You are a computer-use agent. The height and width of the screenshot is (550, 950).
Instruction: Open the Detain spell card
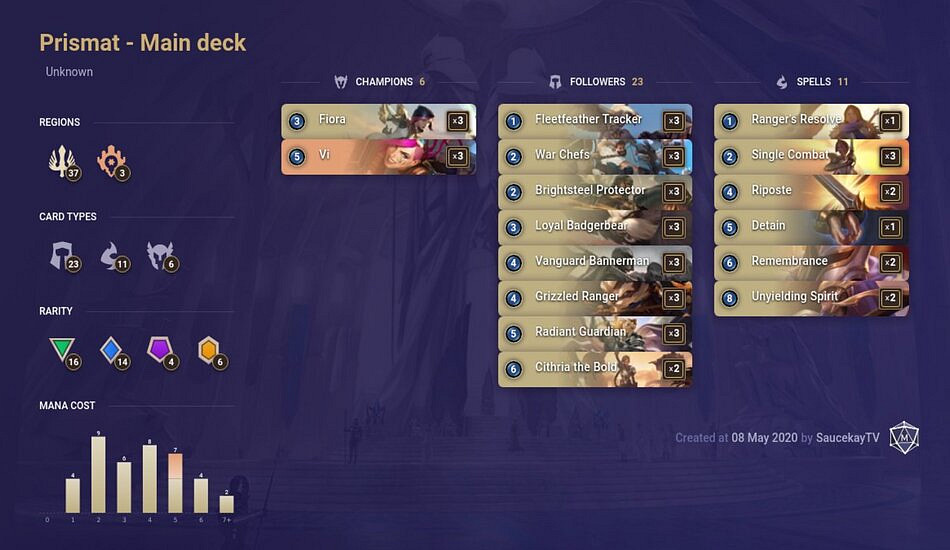(811, 226)
